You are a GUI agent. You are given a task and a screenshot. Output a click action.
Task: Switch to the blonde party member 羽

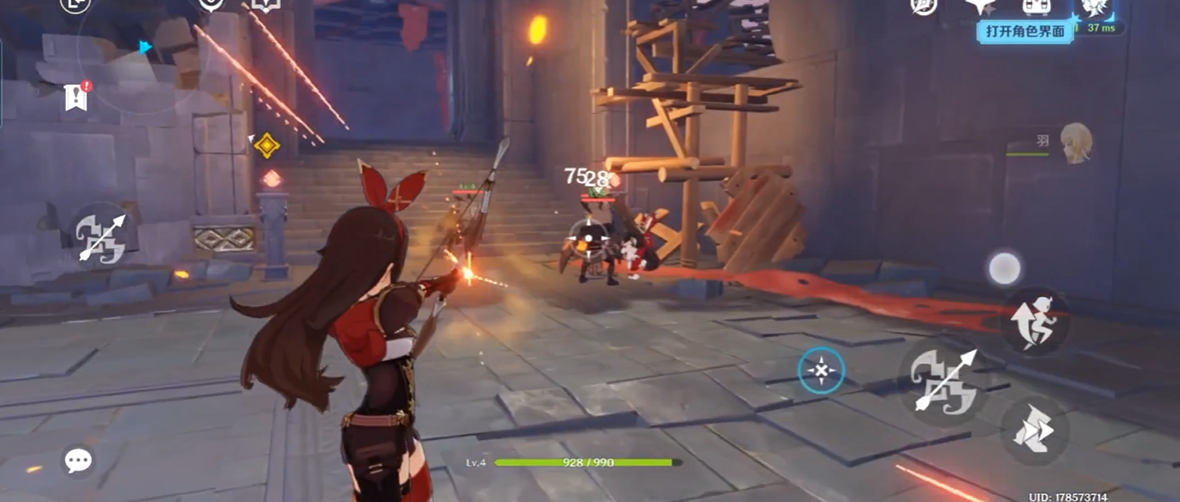[x=1075, y=142]
